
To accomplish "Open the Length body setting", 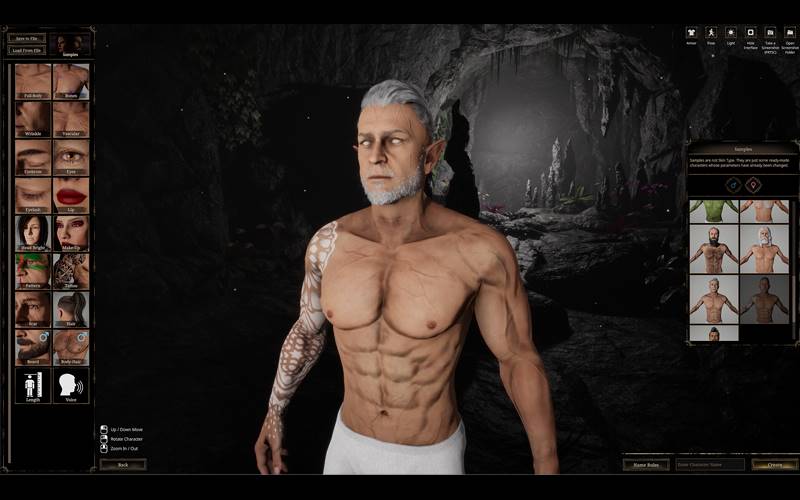I will click(33, 386).
